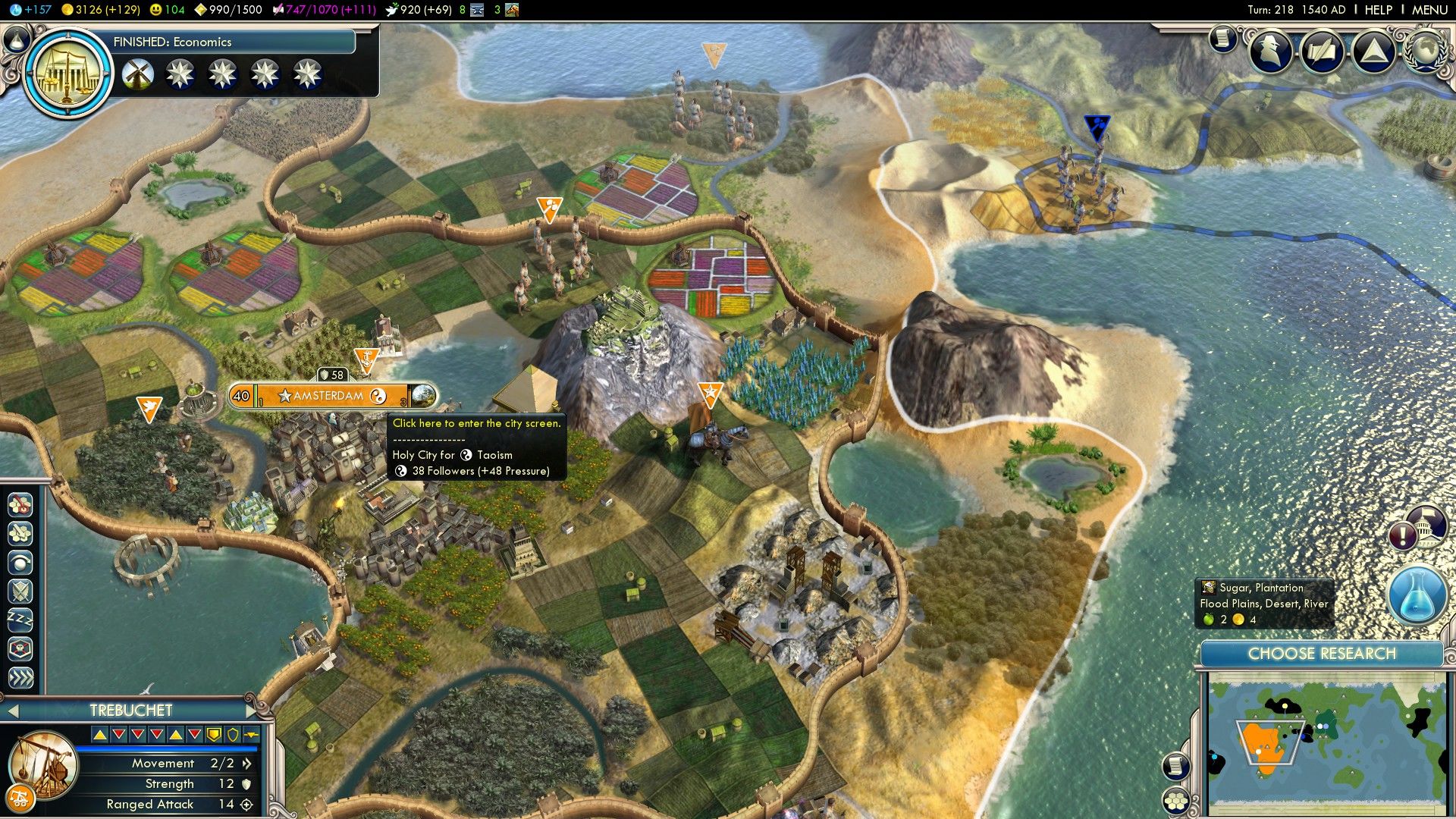This screenshot has width=1456, height=819.
Task: Select the previous unit arrow beside Trebuchet
Action: point(12,711)
